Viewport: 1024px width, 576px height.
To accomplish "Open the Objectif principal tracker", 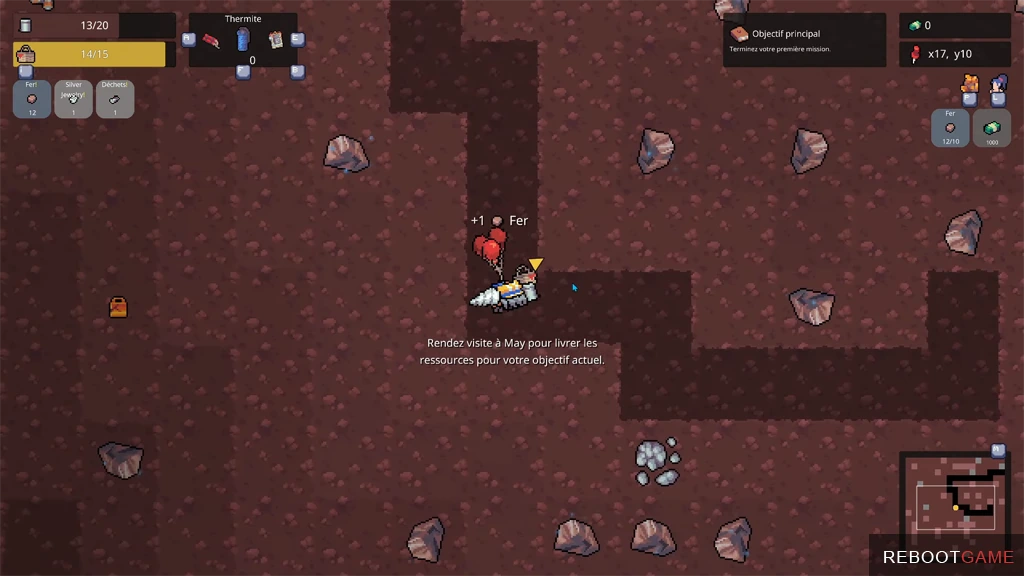I will click(804, 40).
